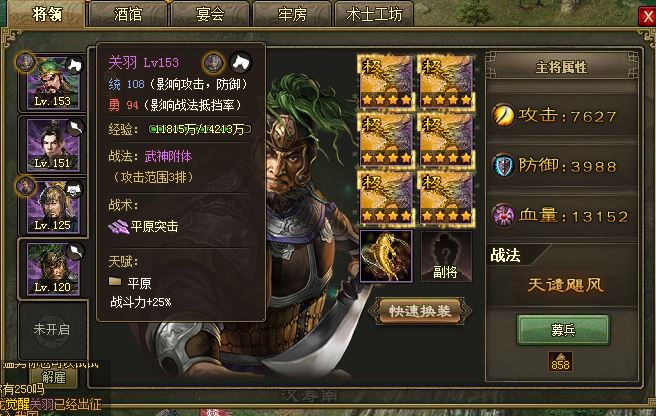
Task: Click the 解雇 dismiss button
Action: (x=52, y=378)
